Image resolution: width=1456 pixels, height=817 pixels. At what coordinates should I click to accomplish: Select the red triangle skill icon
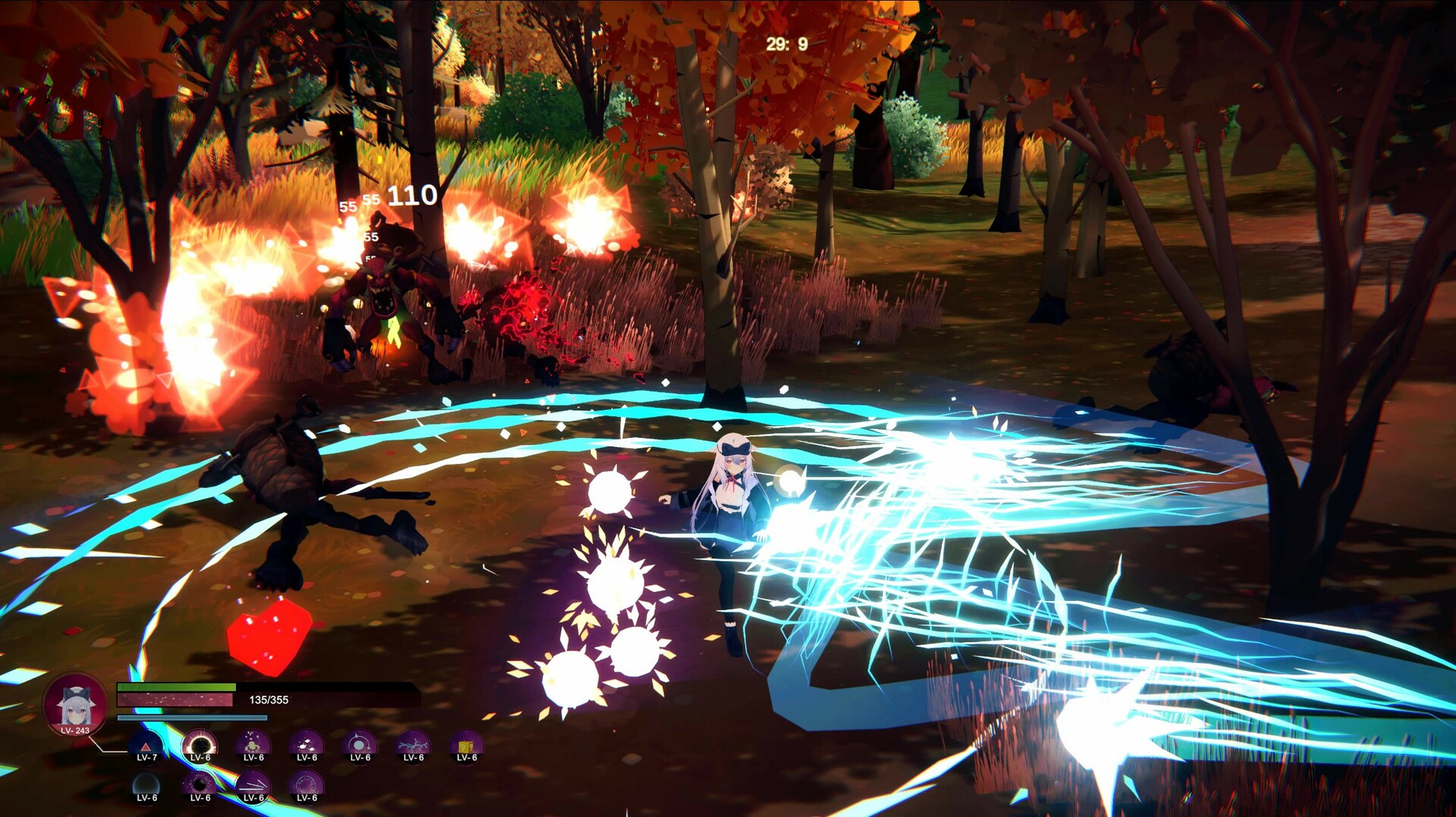coord(146,746)
